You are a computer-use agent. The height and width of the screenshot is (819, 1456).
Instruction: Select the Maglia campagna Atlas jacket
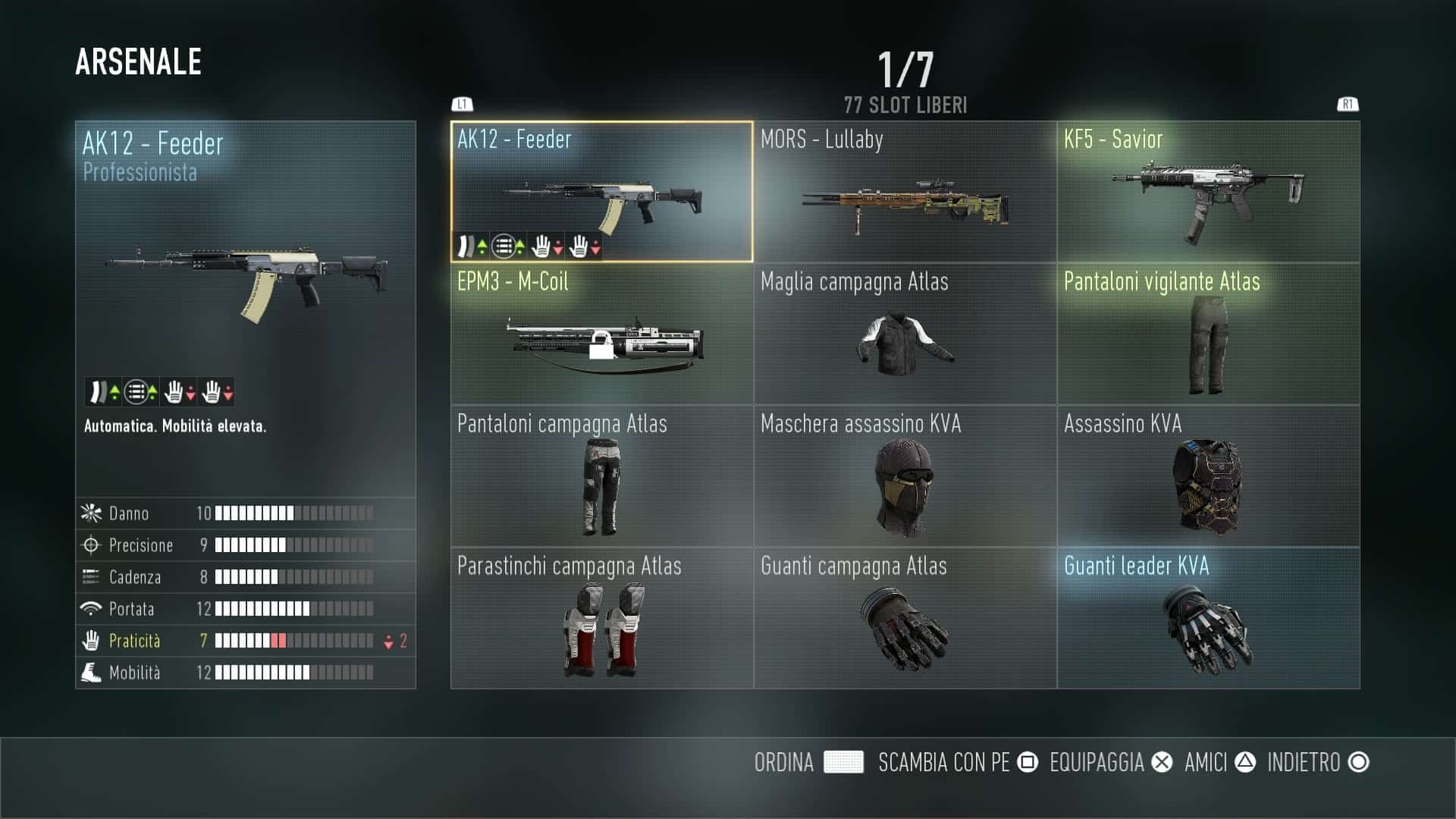tap(905, 334)
